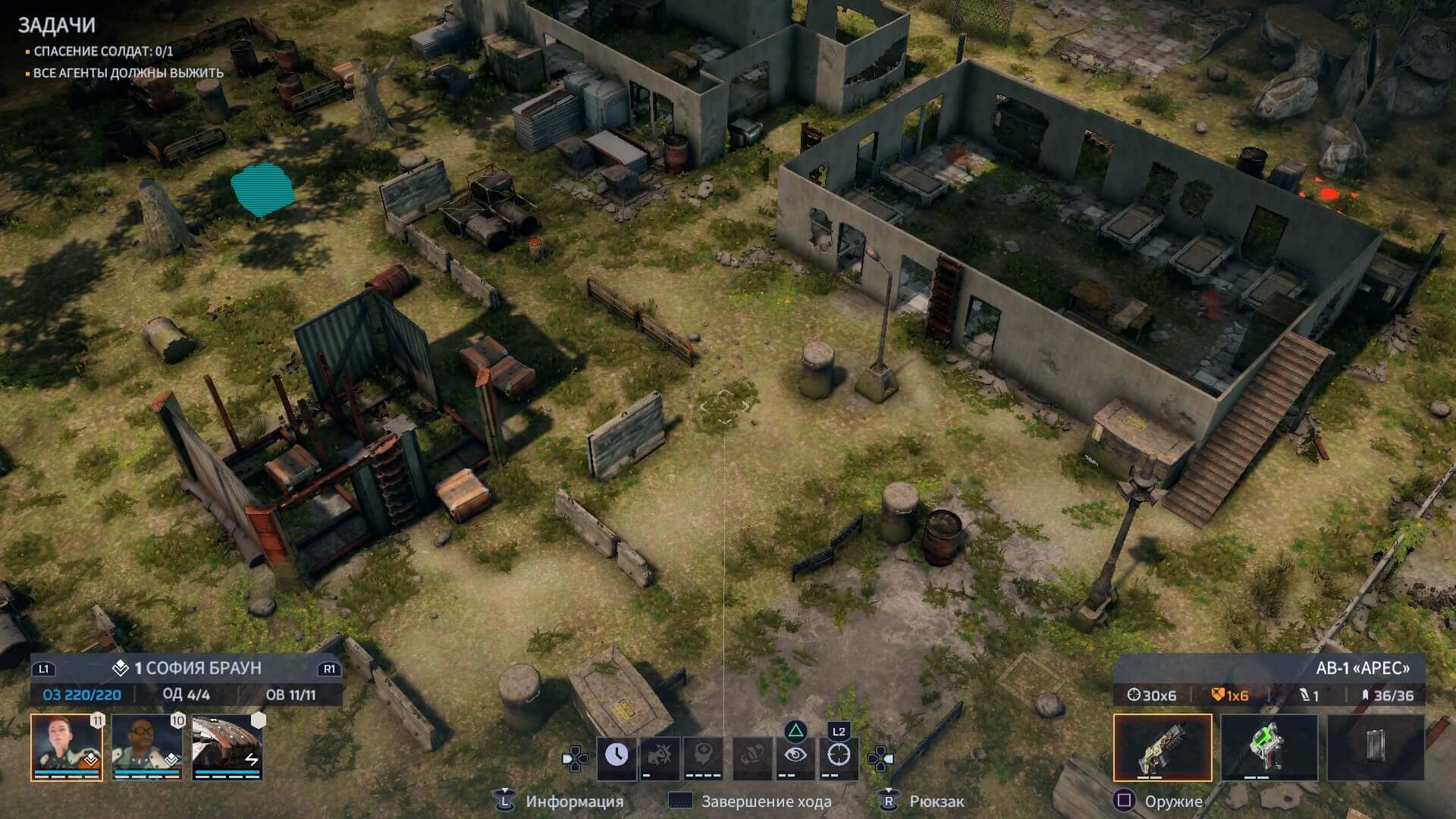Viewport: 1456px width, 819px height.
Task: Activate the head-with-plus ability icon
Action: pos(703,755)
